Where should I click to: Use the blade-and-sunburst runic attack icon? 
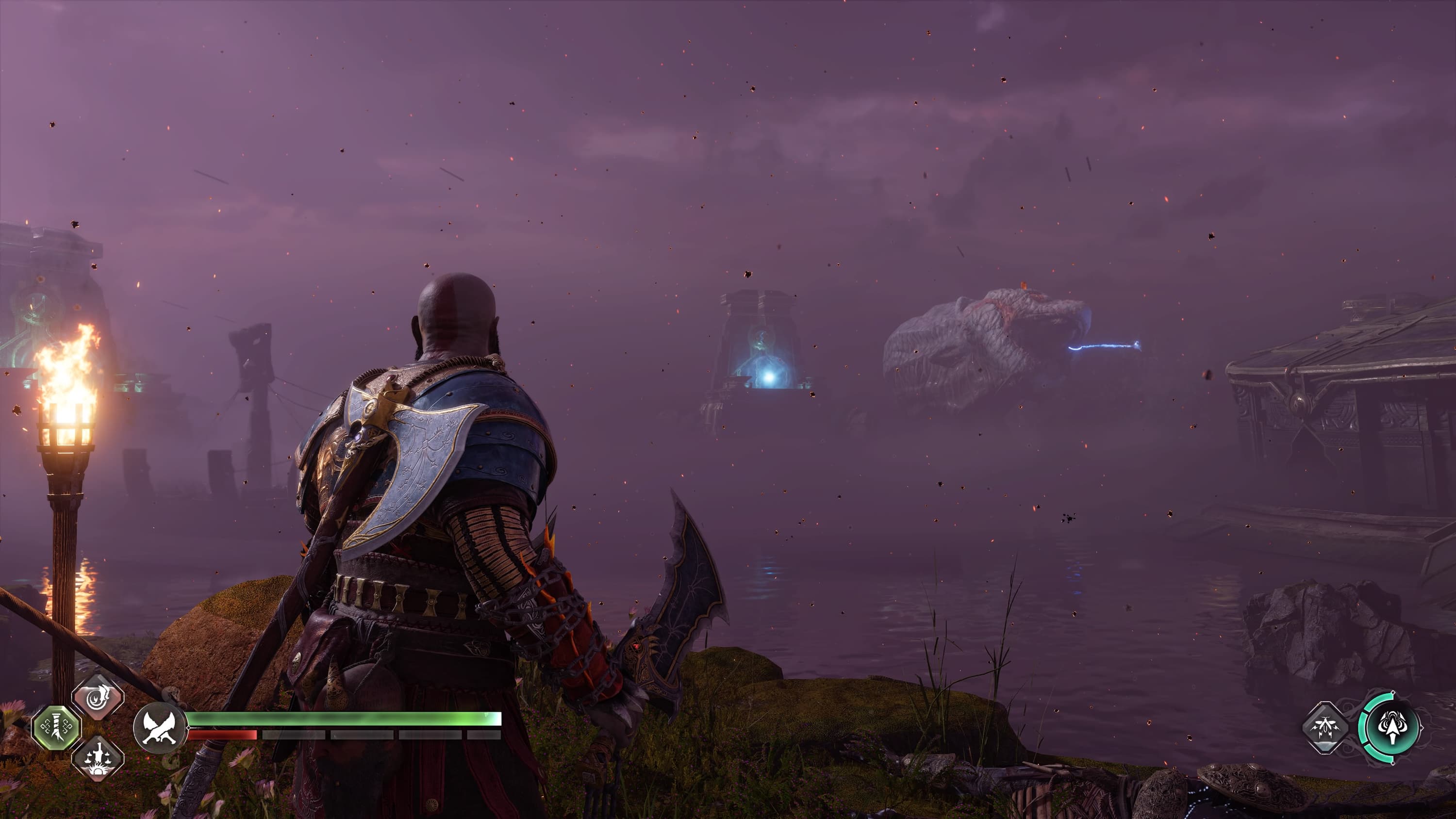click(x=98, y=758)
